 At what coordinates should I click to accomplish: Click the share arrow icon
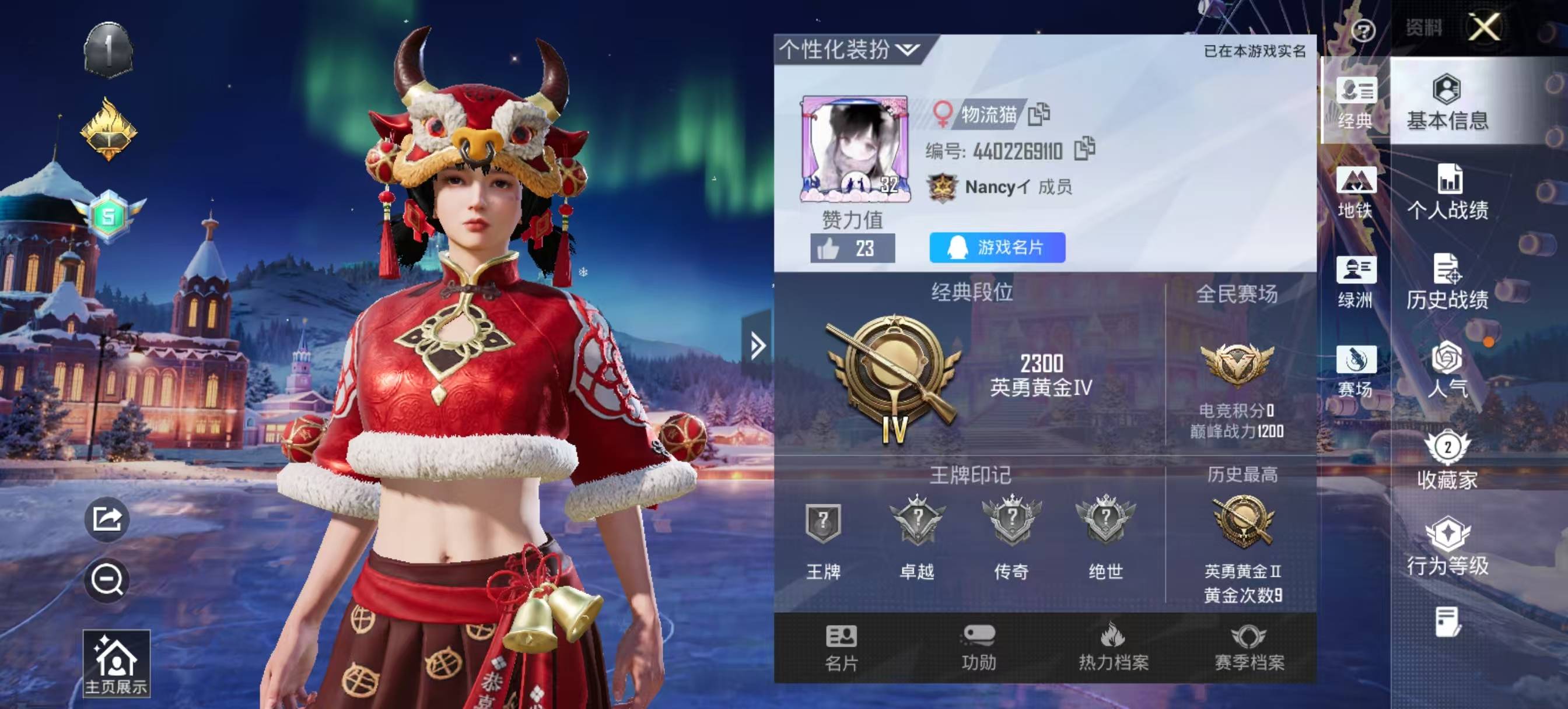coord(107,519)
